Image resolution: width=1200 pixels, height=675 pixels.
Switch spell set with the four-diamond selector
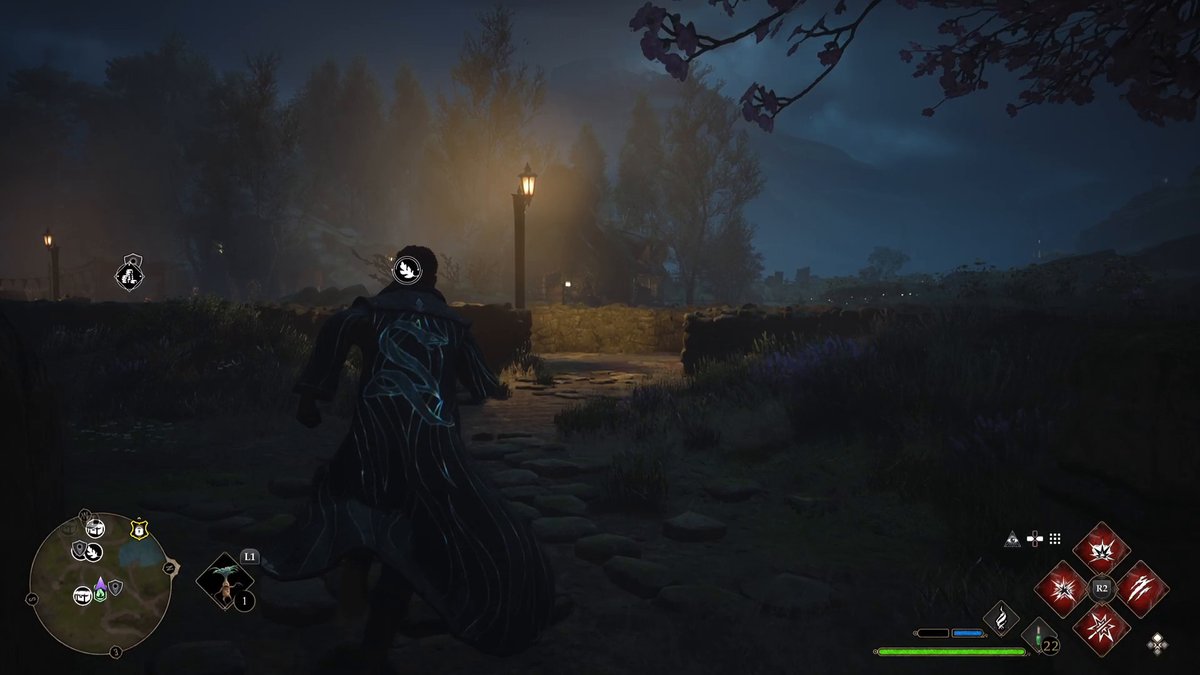click(x=1157, y=643)
